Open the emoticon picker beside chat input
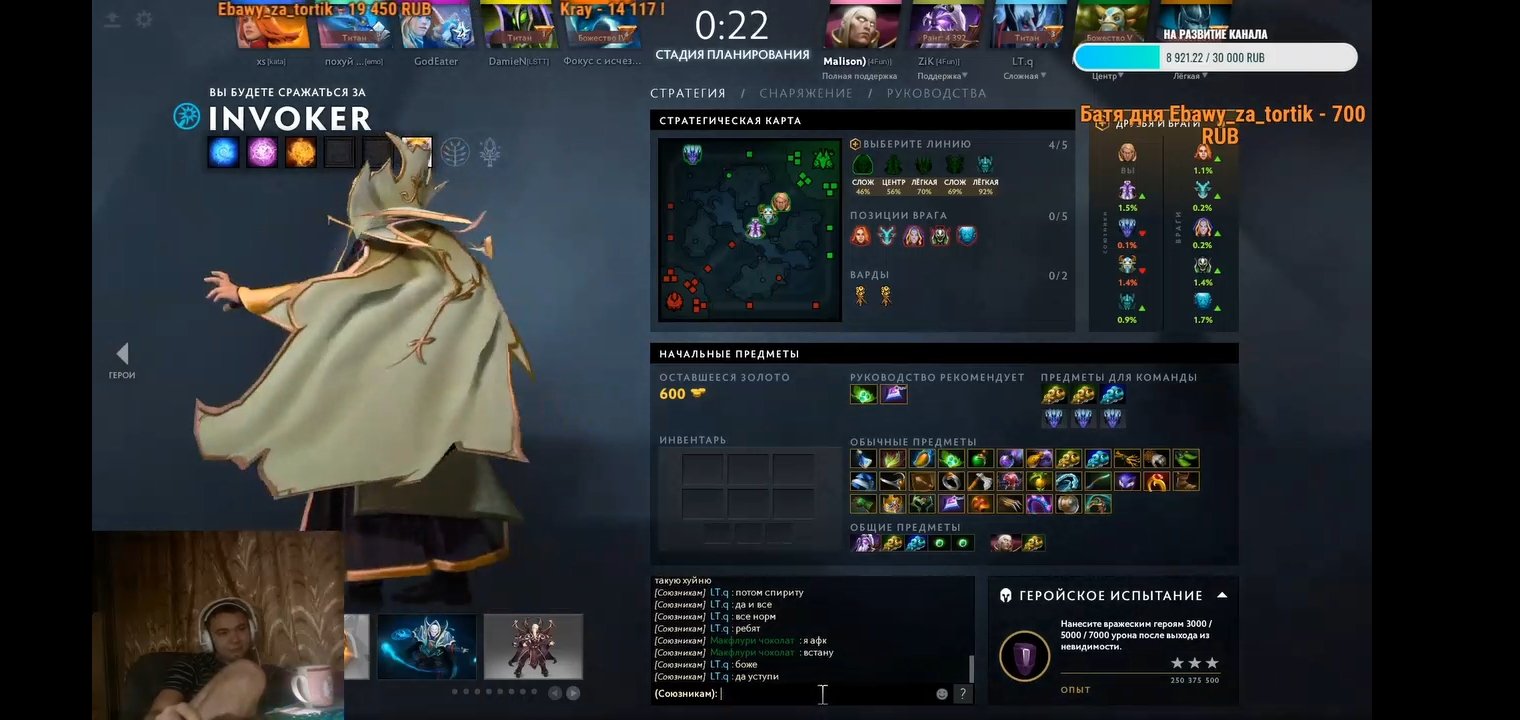The height and width of the screenshot is (720, 1520). [x=940, y=693]
